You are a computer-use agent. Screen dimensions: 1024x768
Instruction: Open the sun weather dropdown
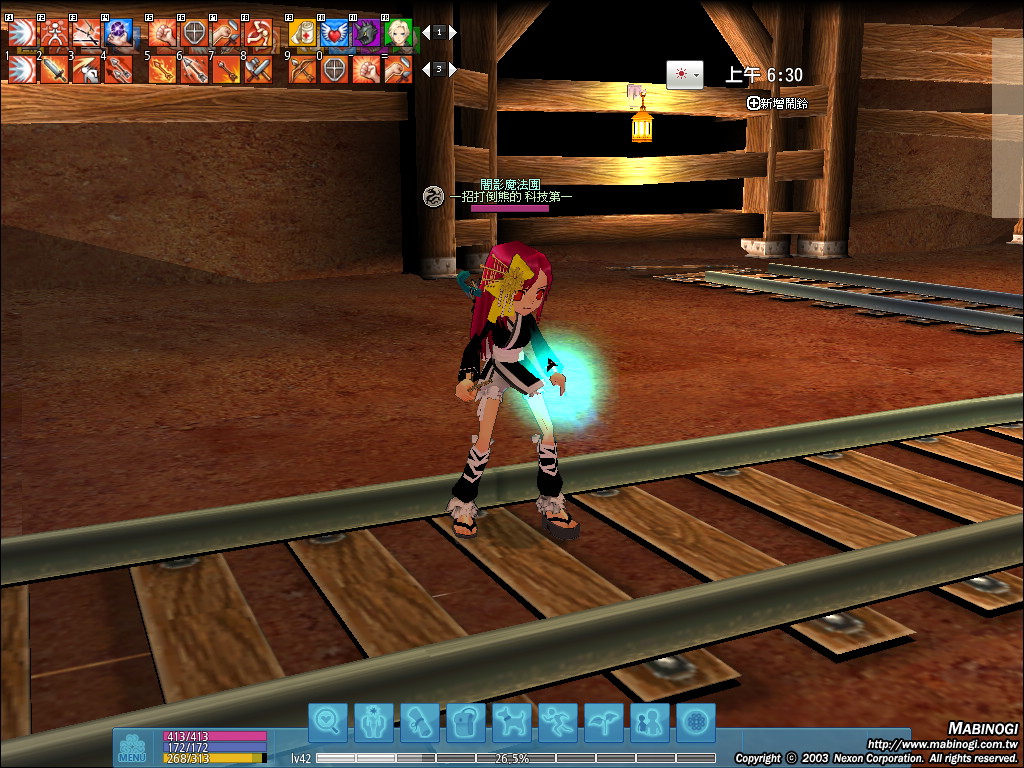685,75
